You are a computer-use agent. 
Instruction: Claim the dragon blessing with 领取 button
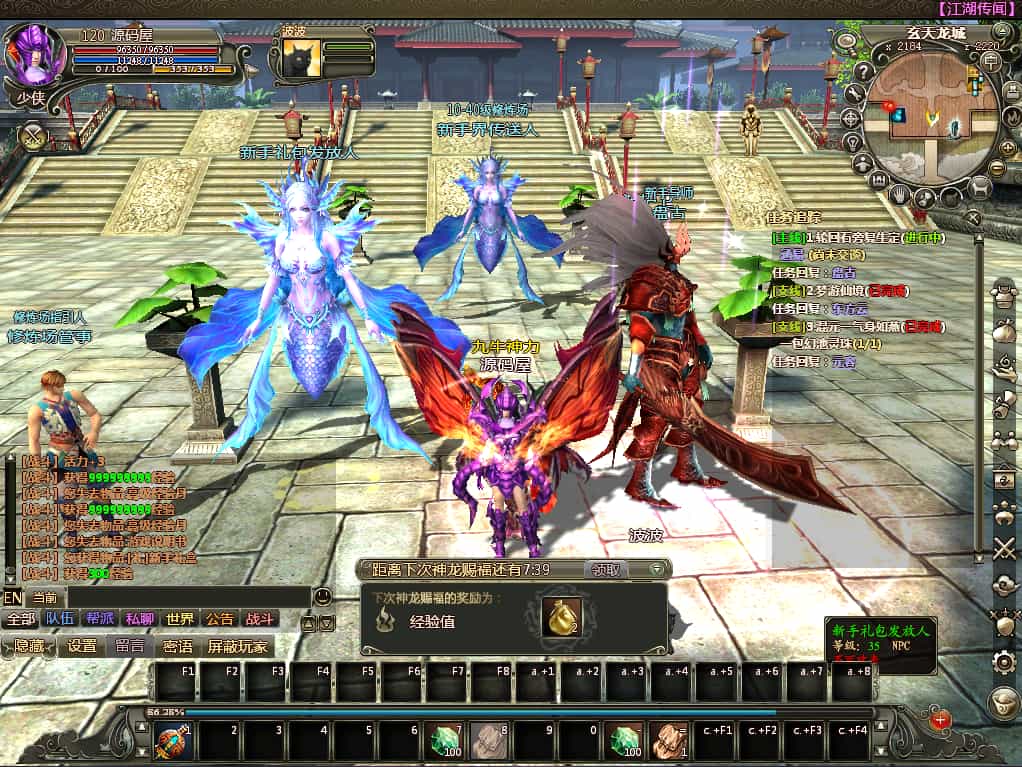tap(606, 569)
